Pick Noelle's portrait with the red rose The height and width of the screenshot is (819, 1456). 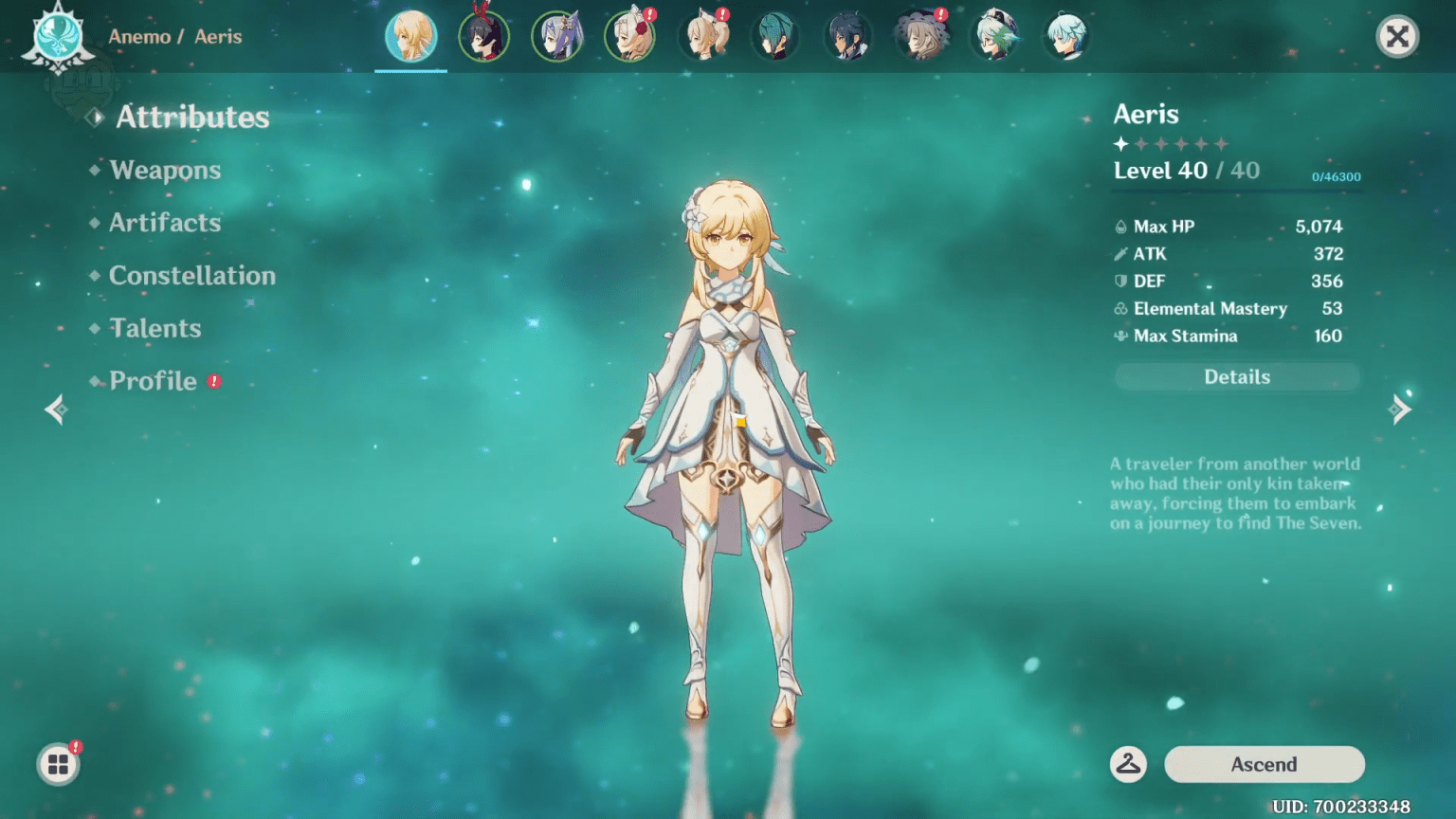[629, 37]
